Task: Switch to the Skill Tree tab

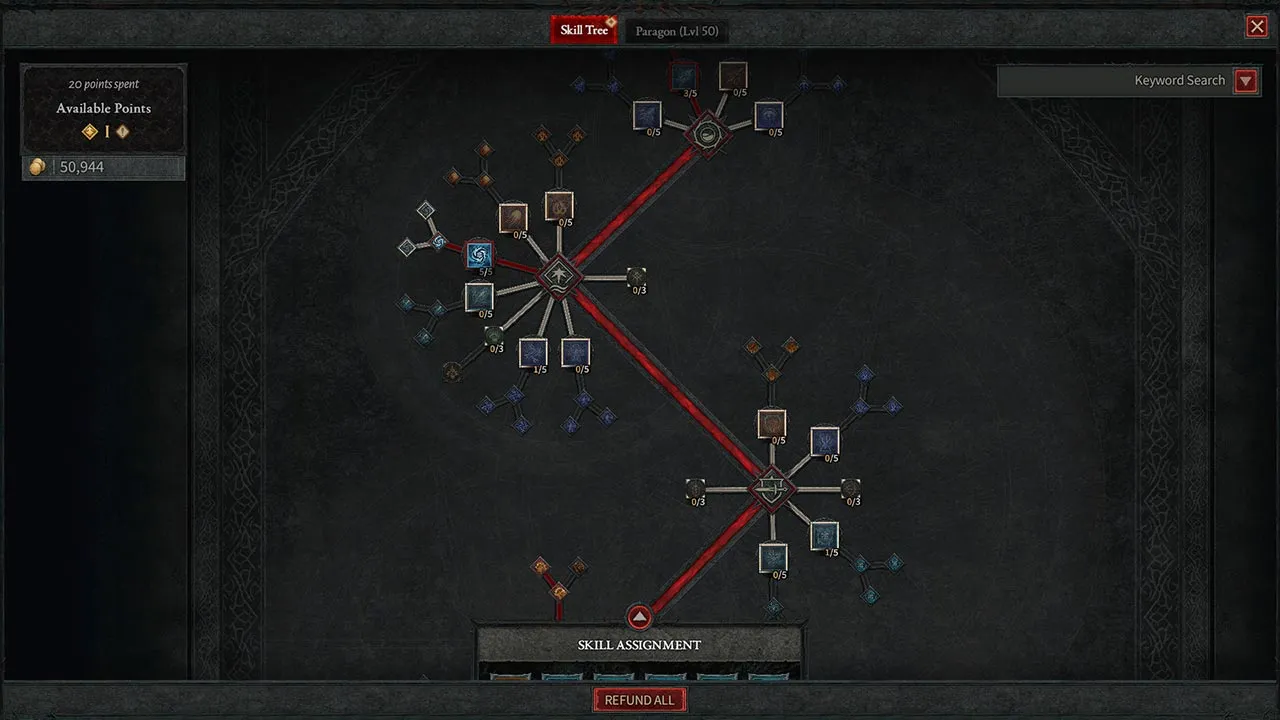Action: click(584, 29)
